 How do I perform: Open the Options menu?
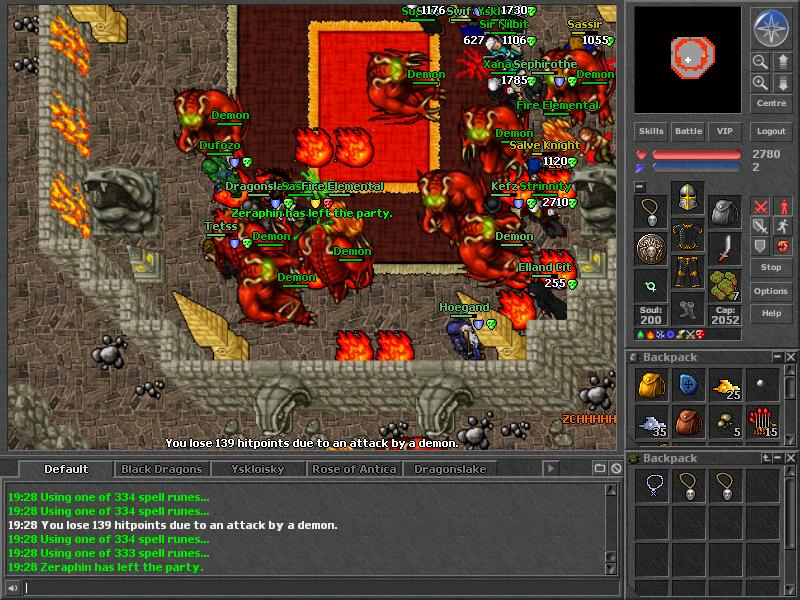(771, 291)
